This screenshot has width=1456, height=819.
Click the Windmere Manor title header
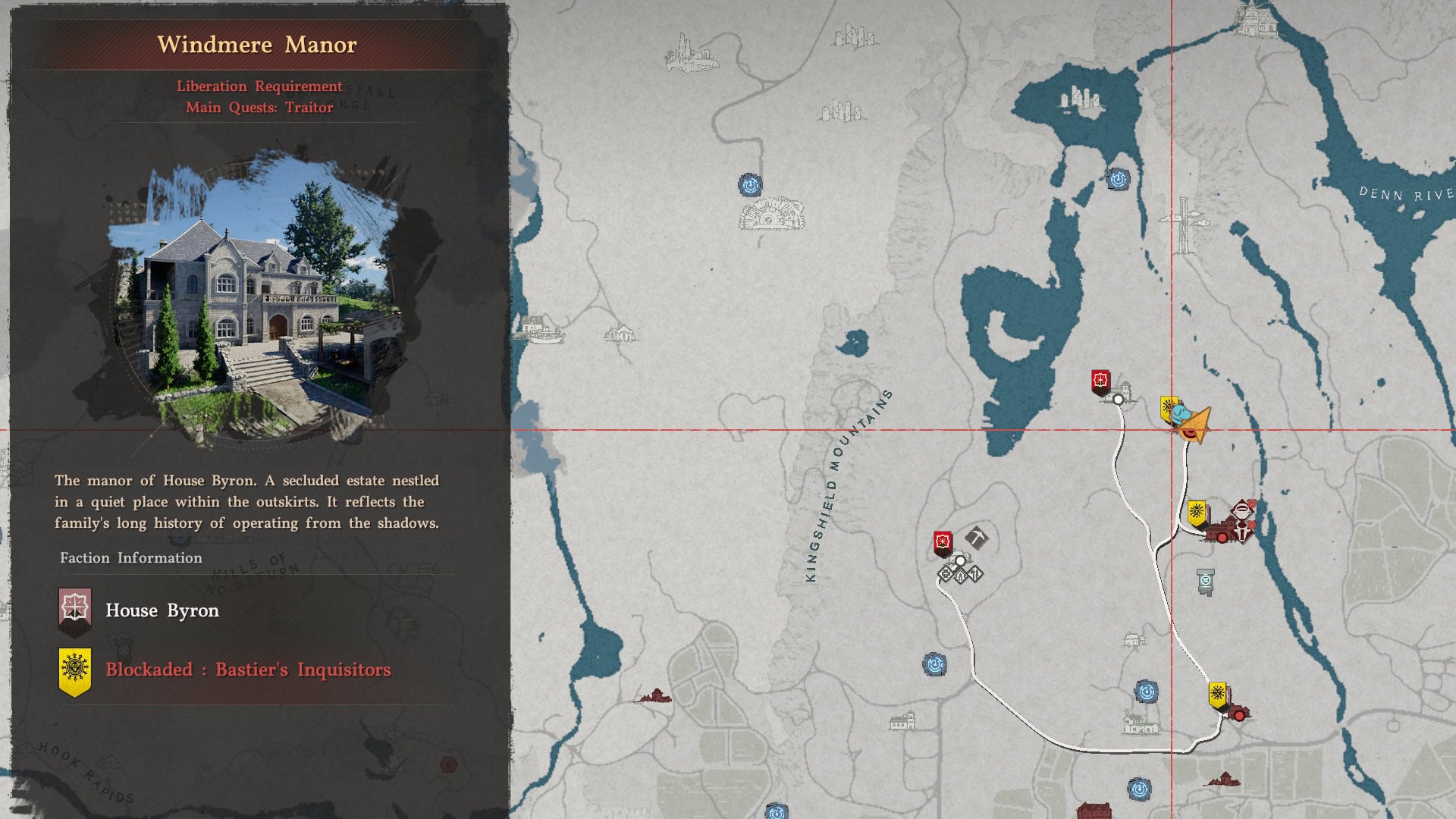click(257, 45)
